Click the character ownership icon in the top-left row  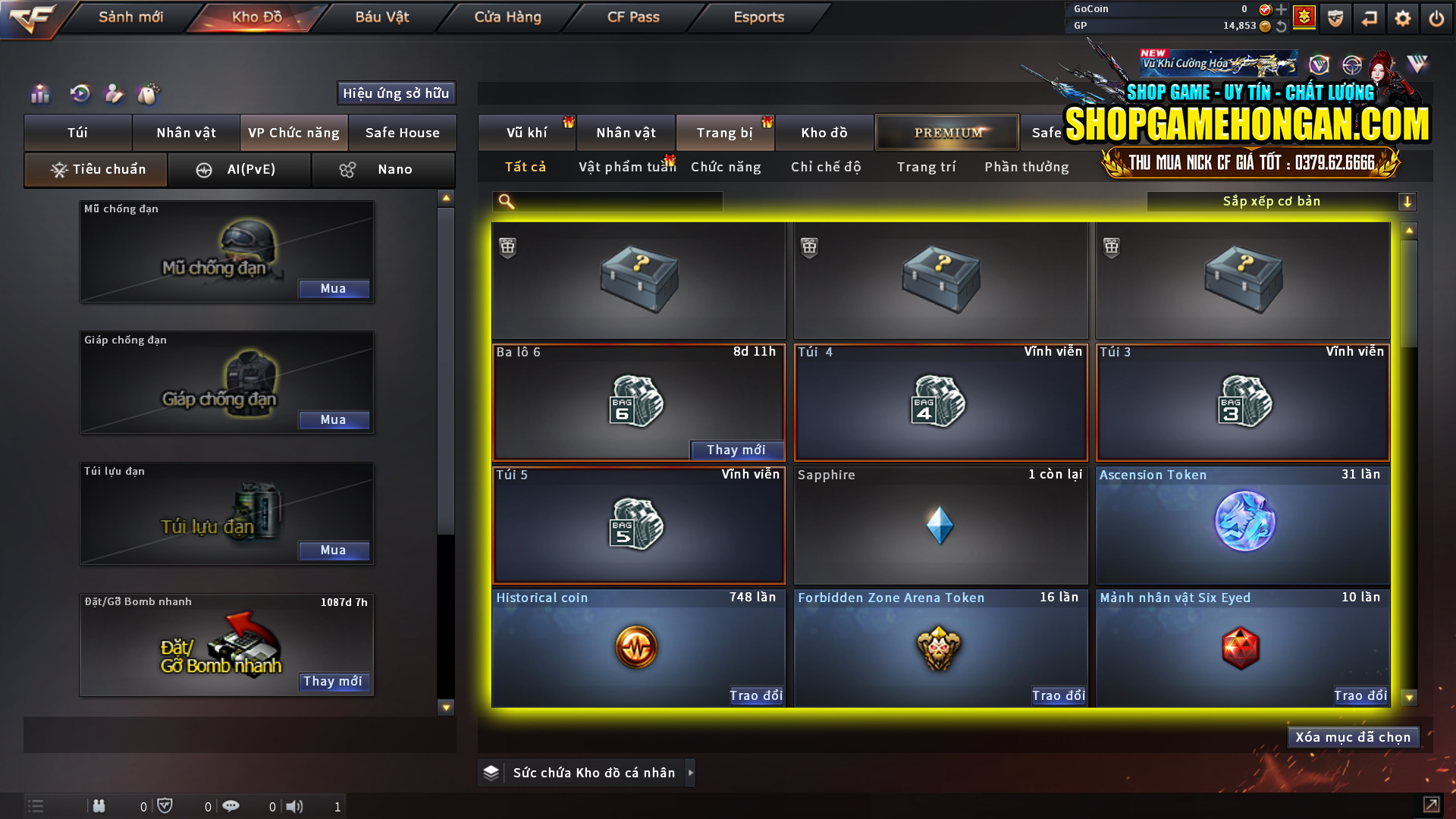pyautogui.click(x=114, y=94)
